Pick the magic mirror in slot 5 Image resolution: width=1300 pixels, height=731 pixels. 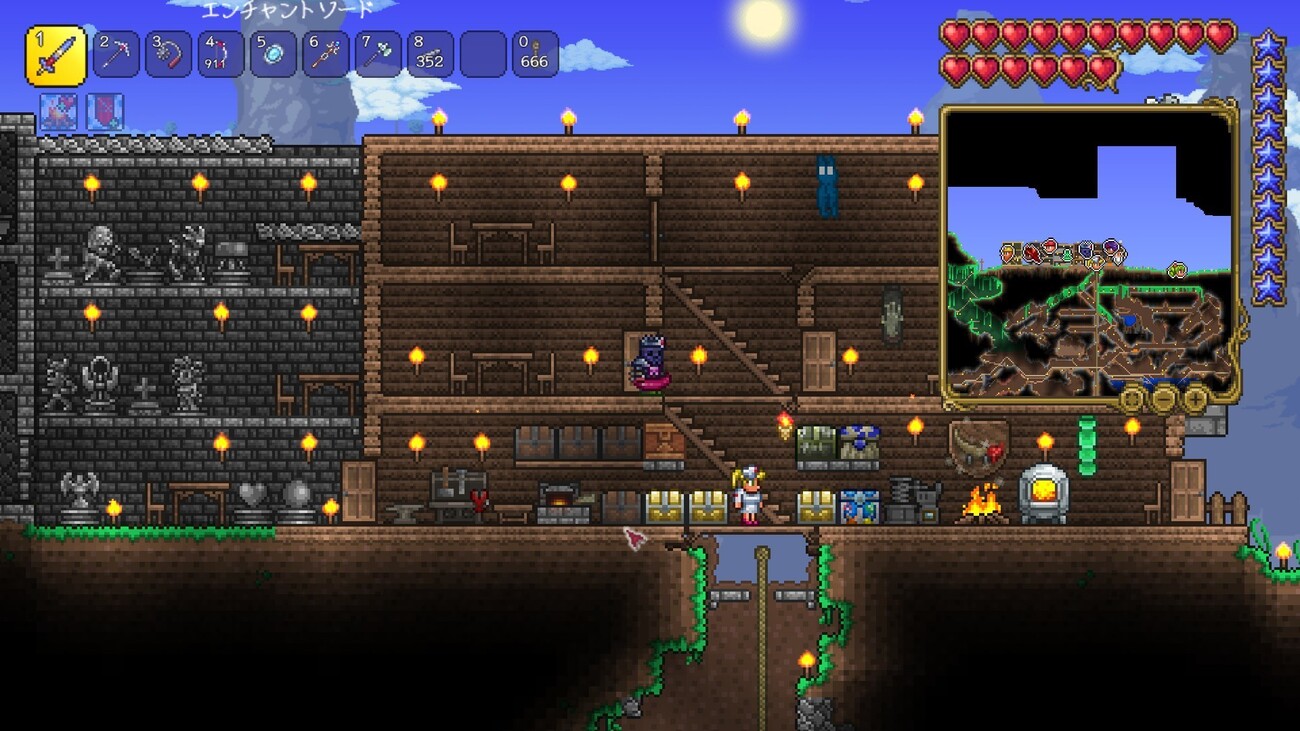click(x=273, y=55)
